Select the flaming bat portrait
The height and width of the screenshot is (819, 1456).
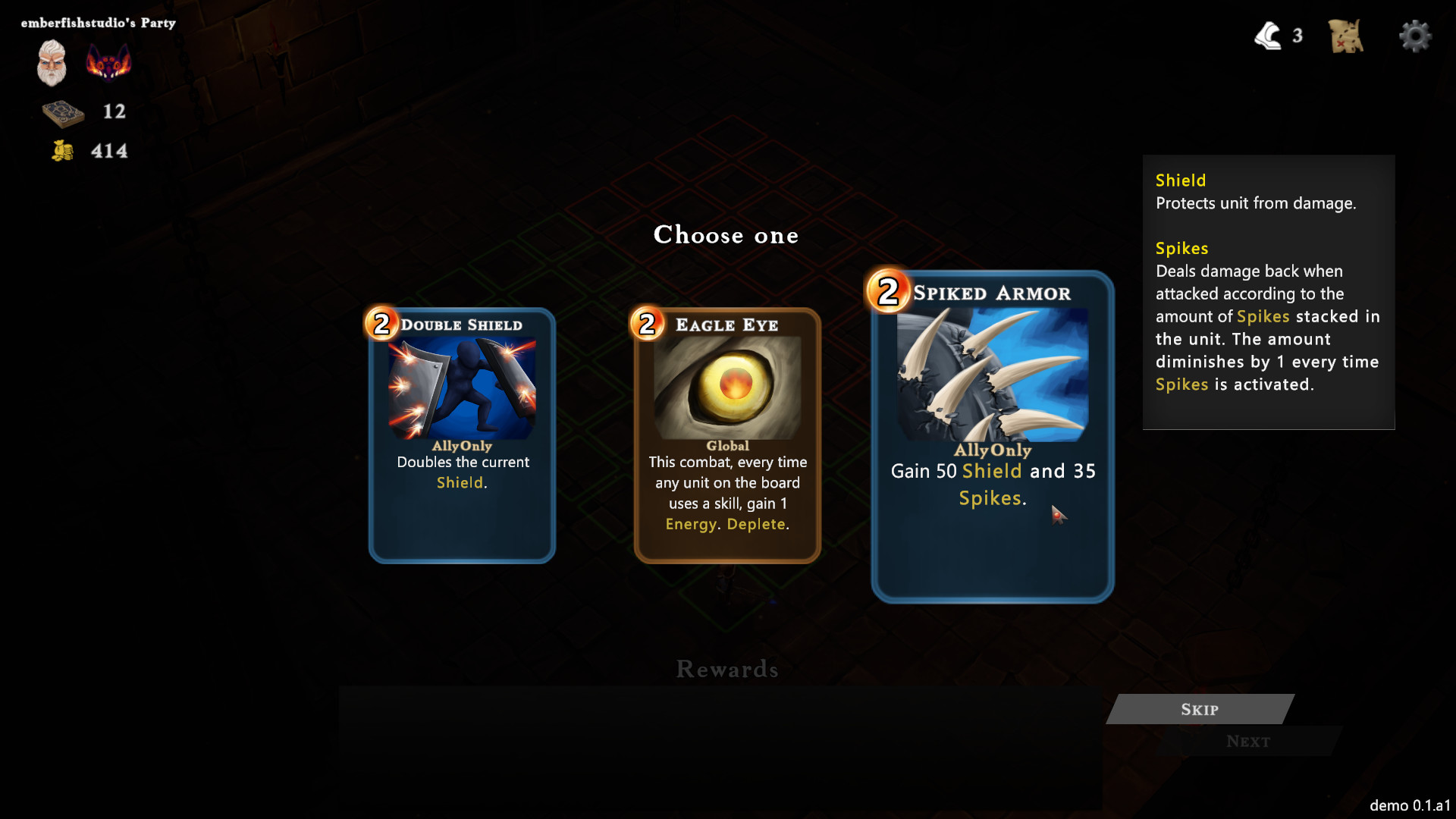pos(108,62)
